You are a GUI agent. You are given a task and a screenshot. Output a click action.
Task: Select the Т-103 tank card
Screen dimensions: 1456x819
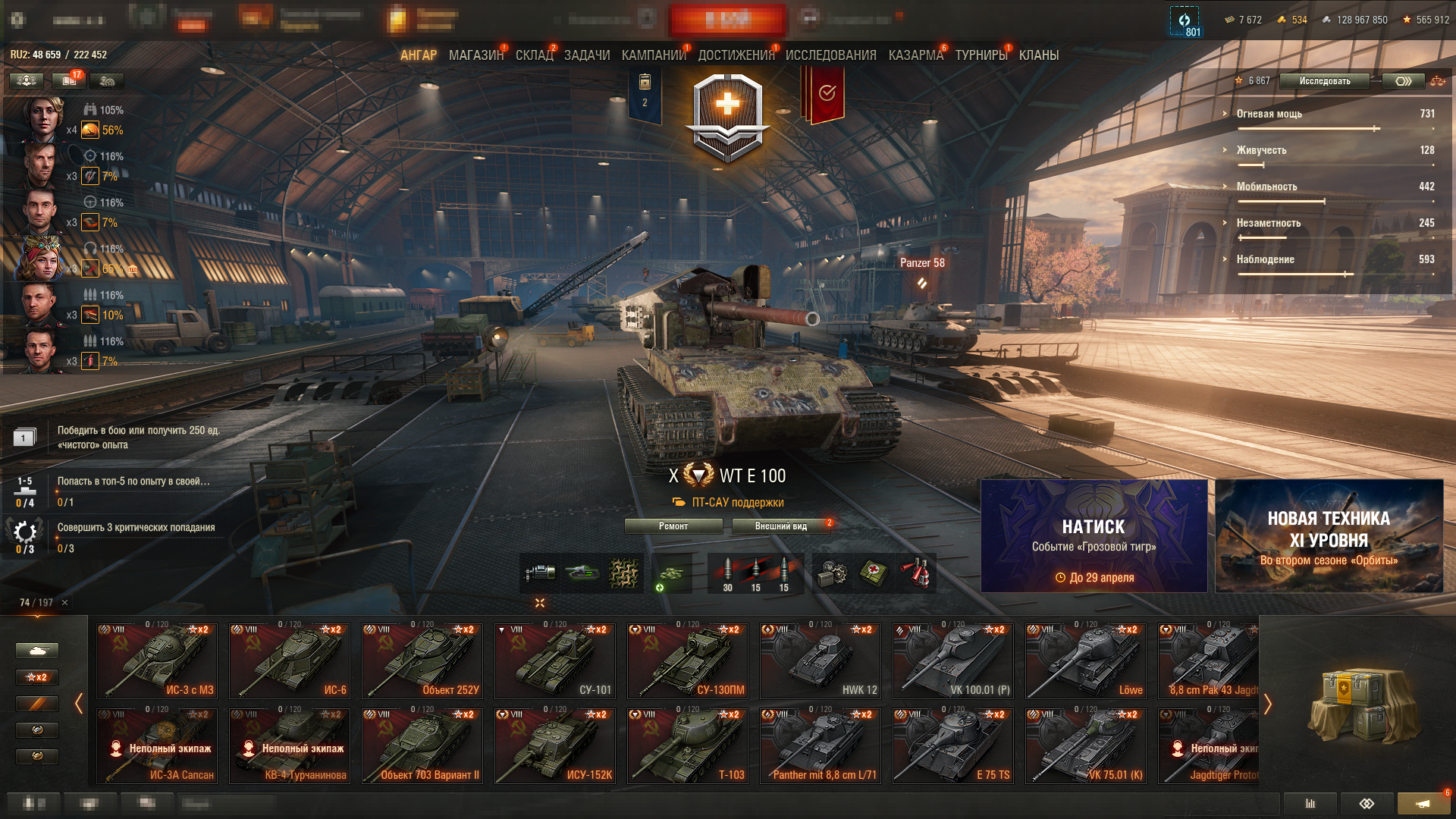pos(688,745)
